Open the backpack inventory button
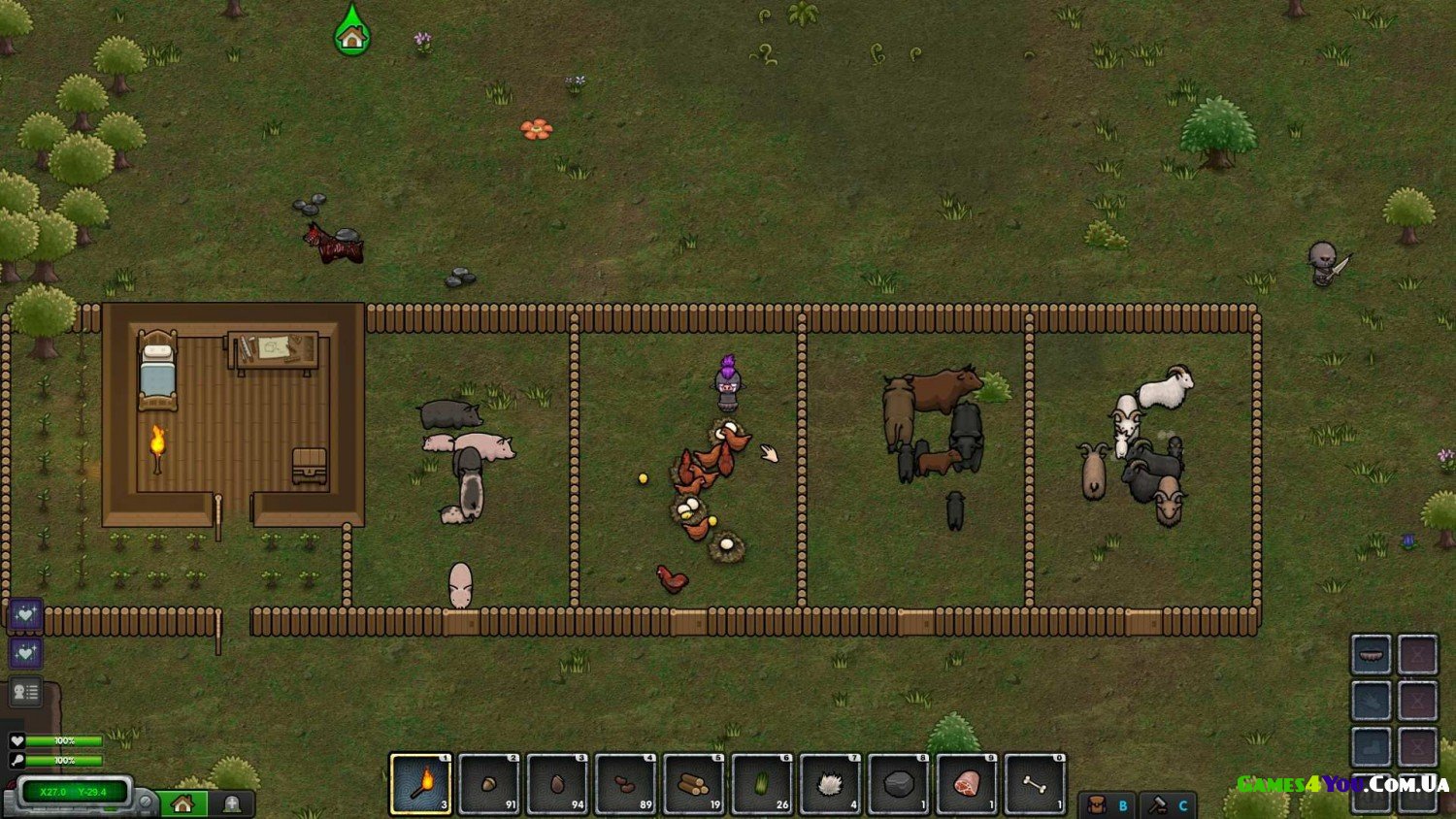The height and width of the screenshot is (819, 1456). [1108, 804]
